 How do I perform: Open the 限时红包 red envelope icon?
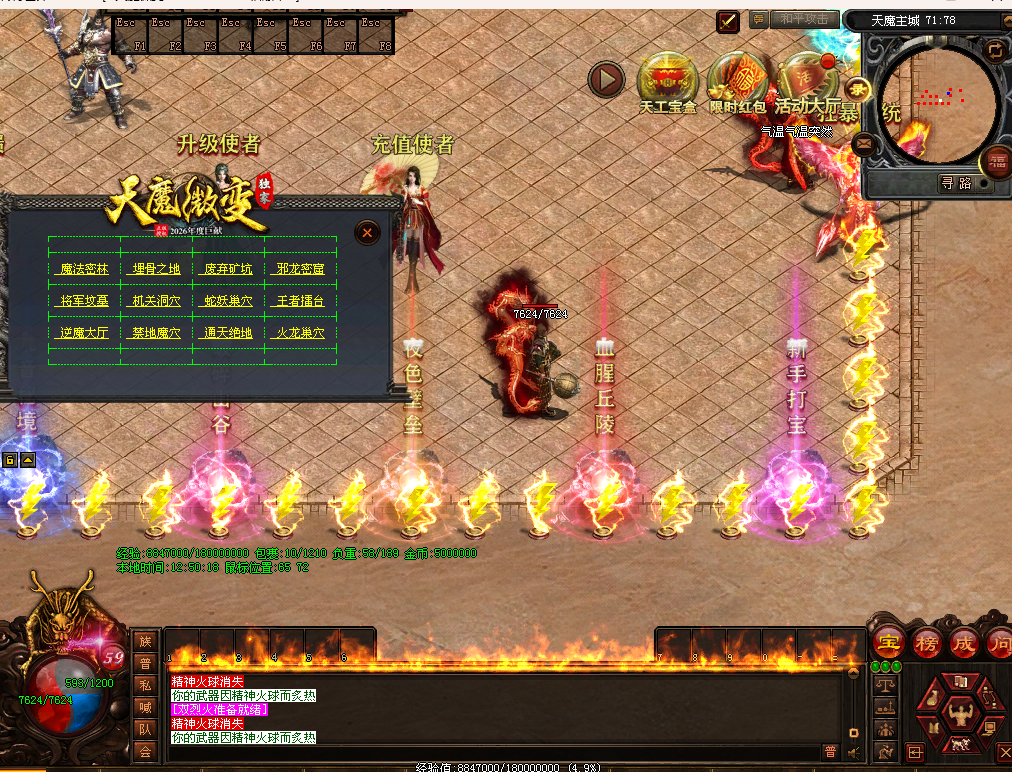tap(737, 78)
